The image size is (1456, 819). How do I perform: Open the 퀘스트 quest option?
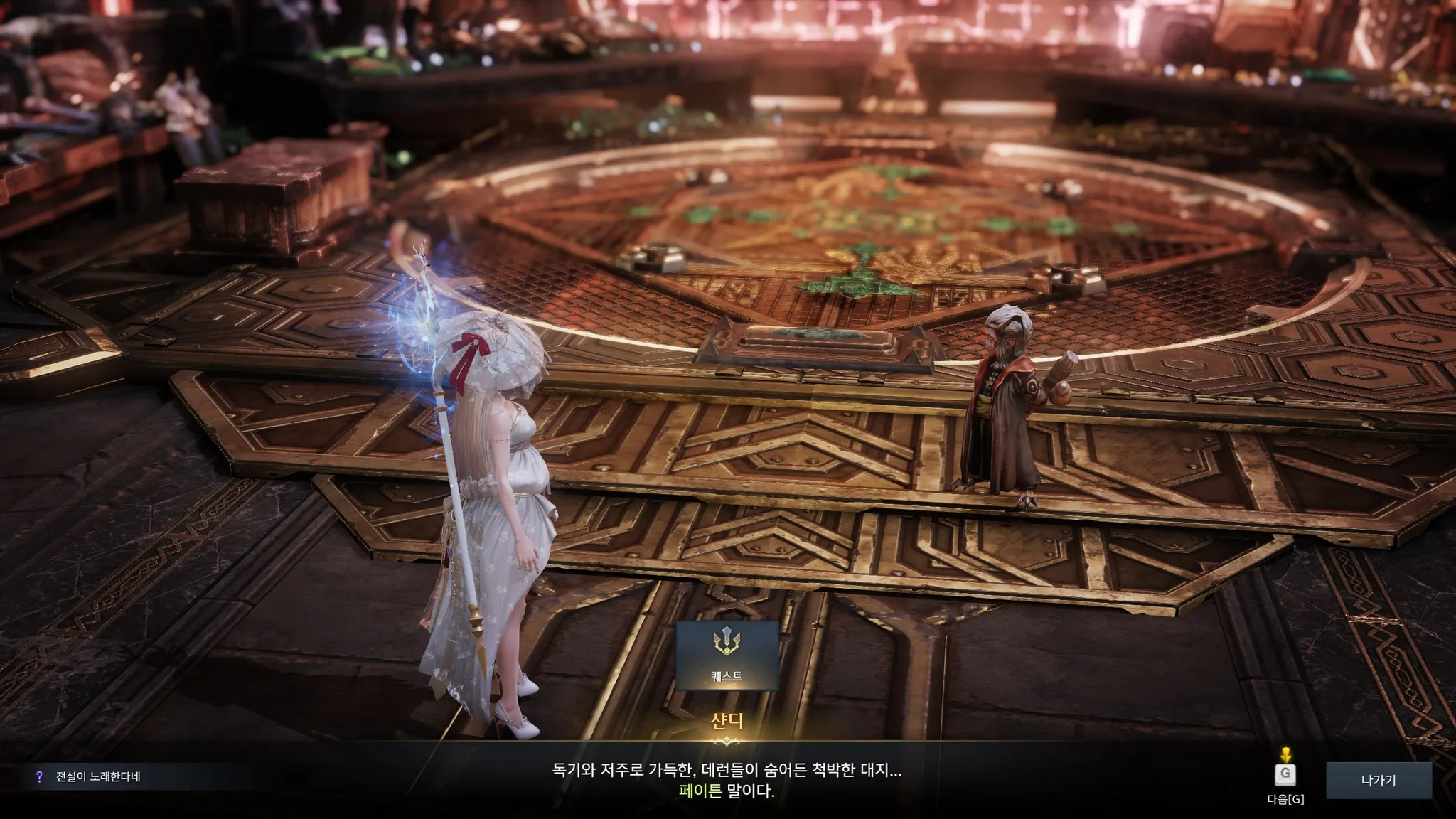pos(727,655)
